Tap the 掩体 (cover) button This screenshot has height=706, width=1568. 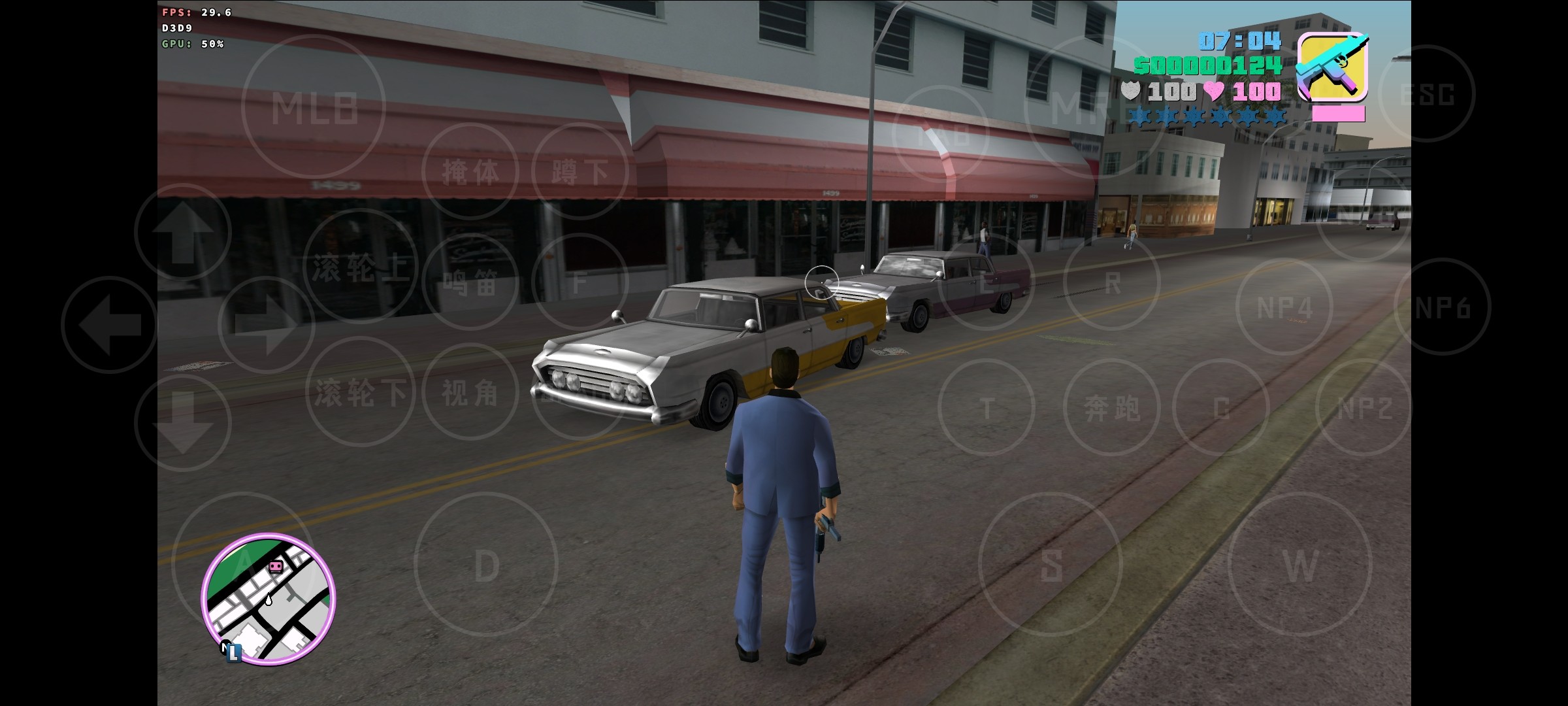pos(470,171)
